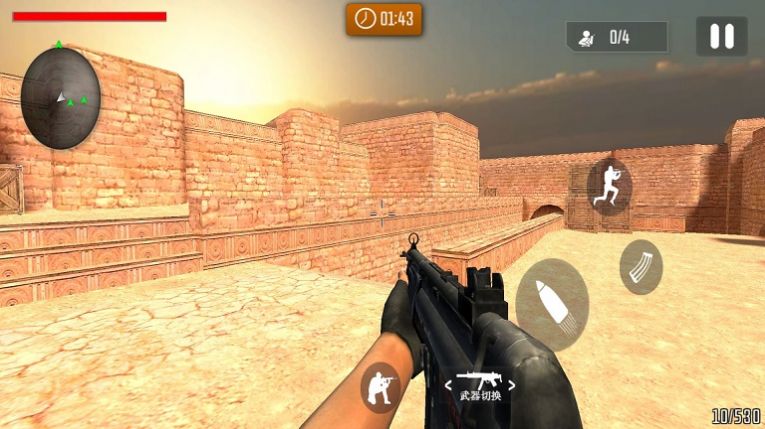Pause the game
The height and width of the screenshot is (429, 765).
pyautogui.click(x=721, y=37)
